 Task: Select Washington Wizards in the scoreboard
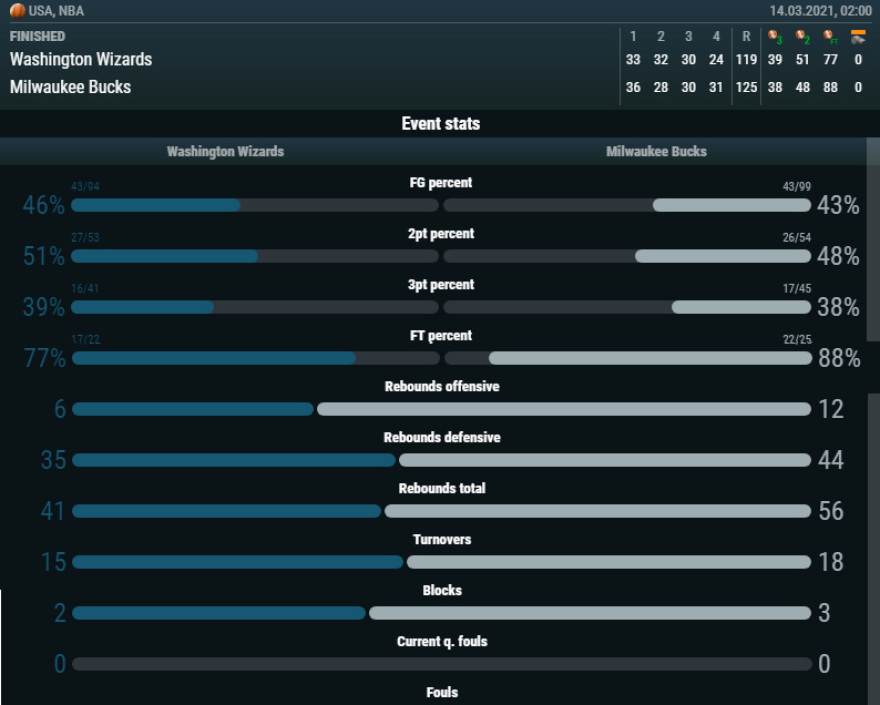[81, 60]
